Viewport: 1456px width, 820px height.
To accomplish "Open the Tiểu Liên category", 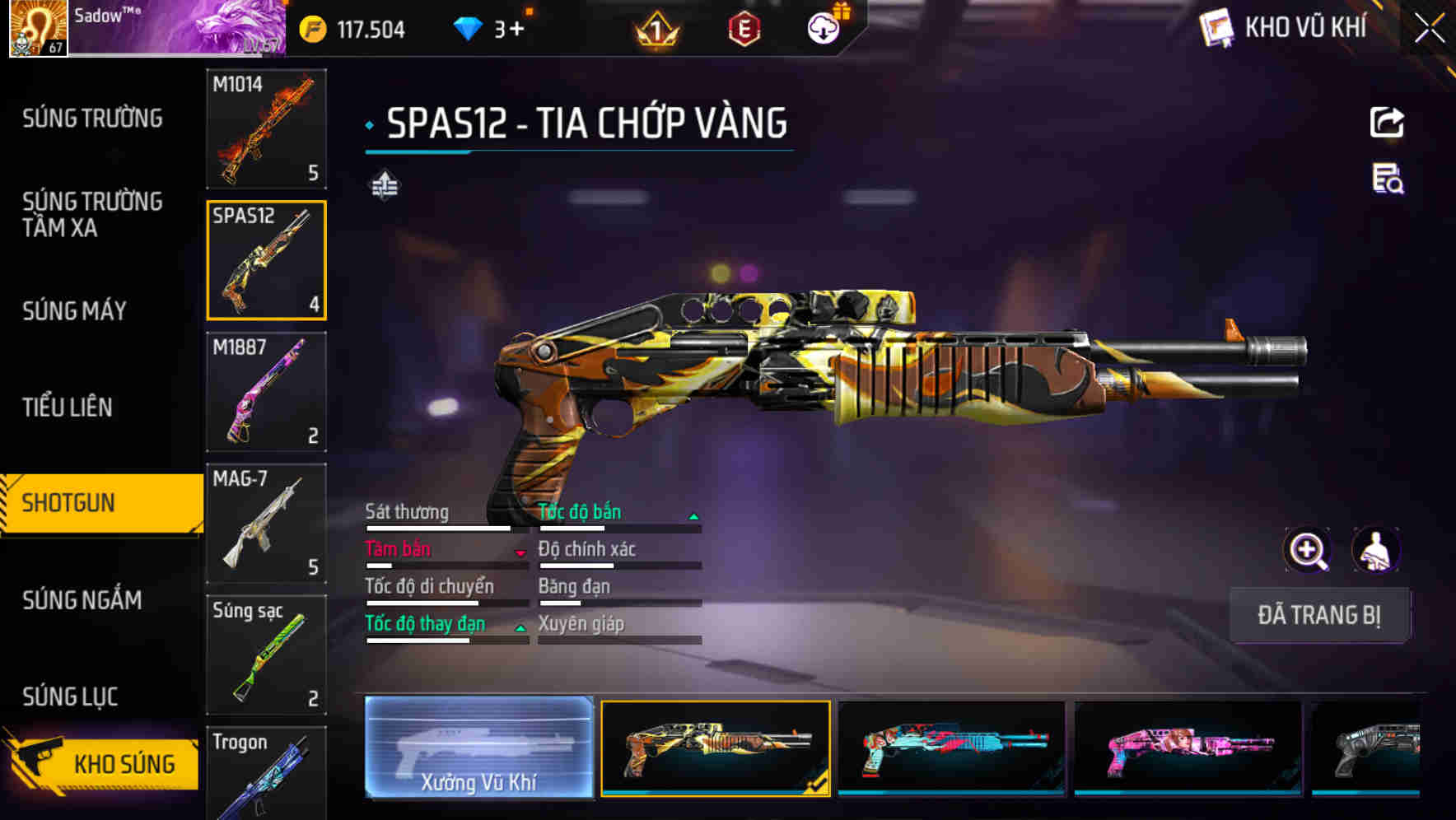I will tap(68, 407).
